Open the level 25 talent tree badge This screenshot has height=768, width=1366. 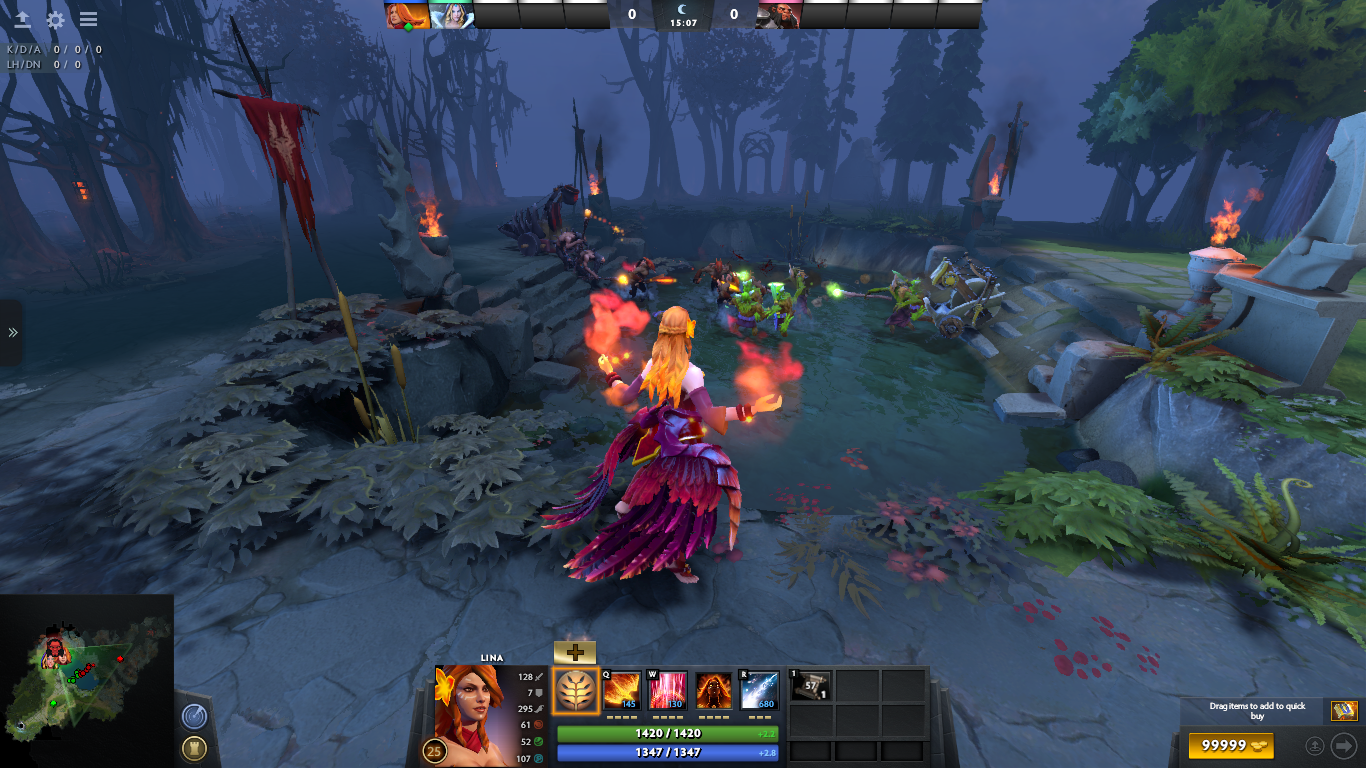click(x=435, y=750)
